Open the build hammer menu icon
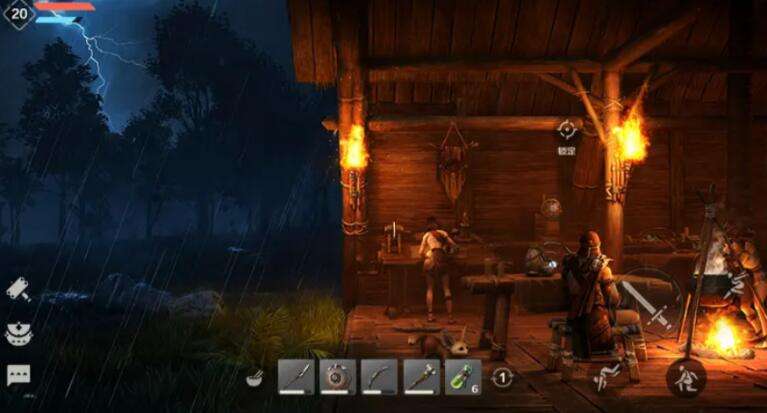The image size is (767, 413). [18, 289]
